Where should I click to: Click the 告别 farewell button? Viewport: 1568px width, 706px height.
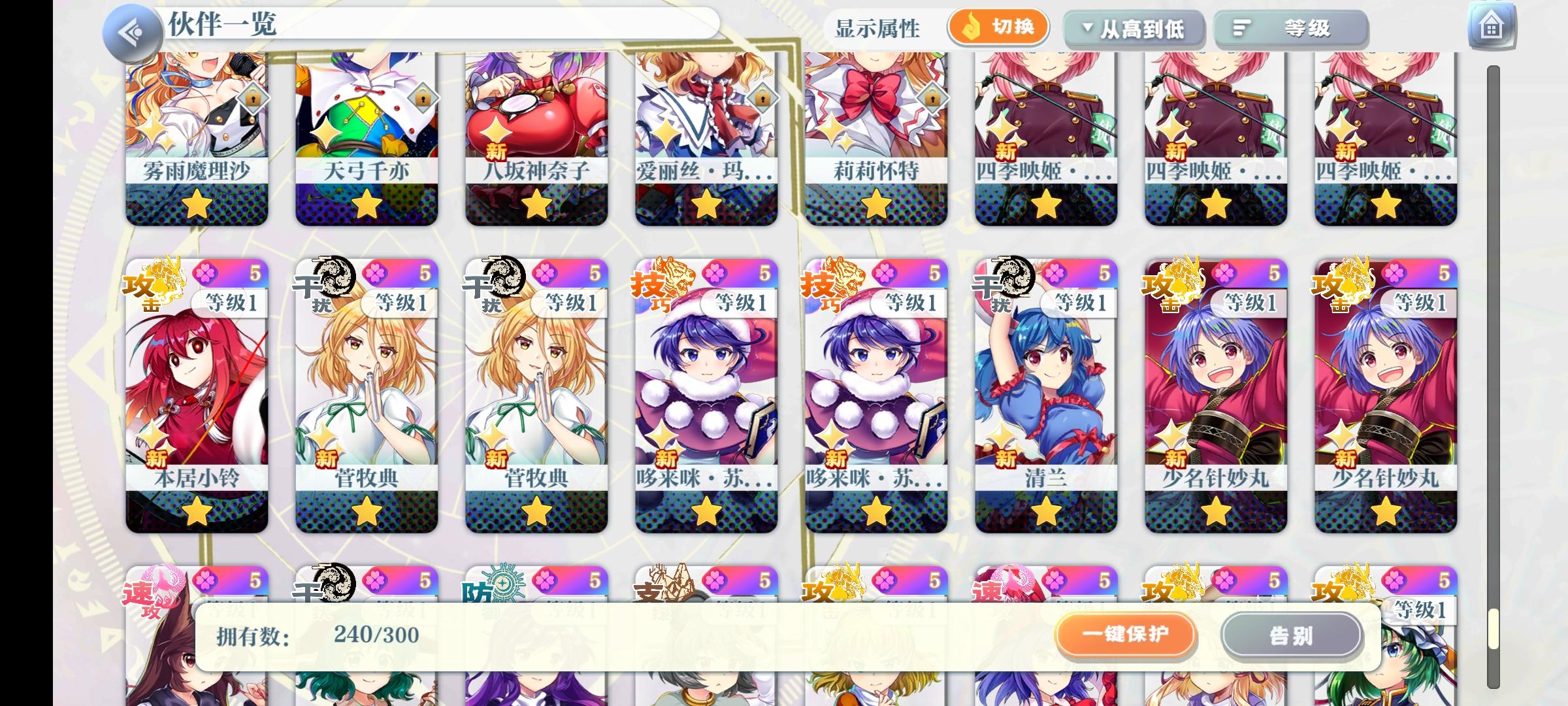(1292, 634)
